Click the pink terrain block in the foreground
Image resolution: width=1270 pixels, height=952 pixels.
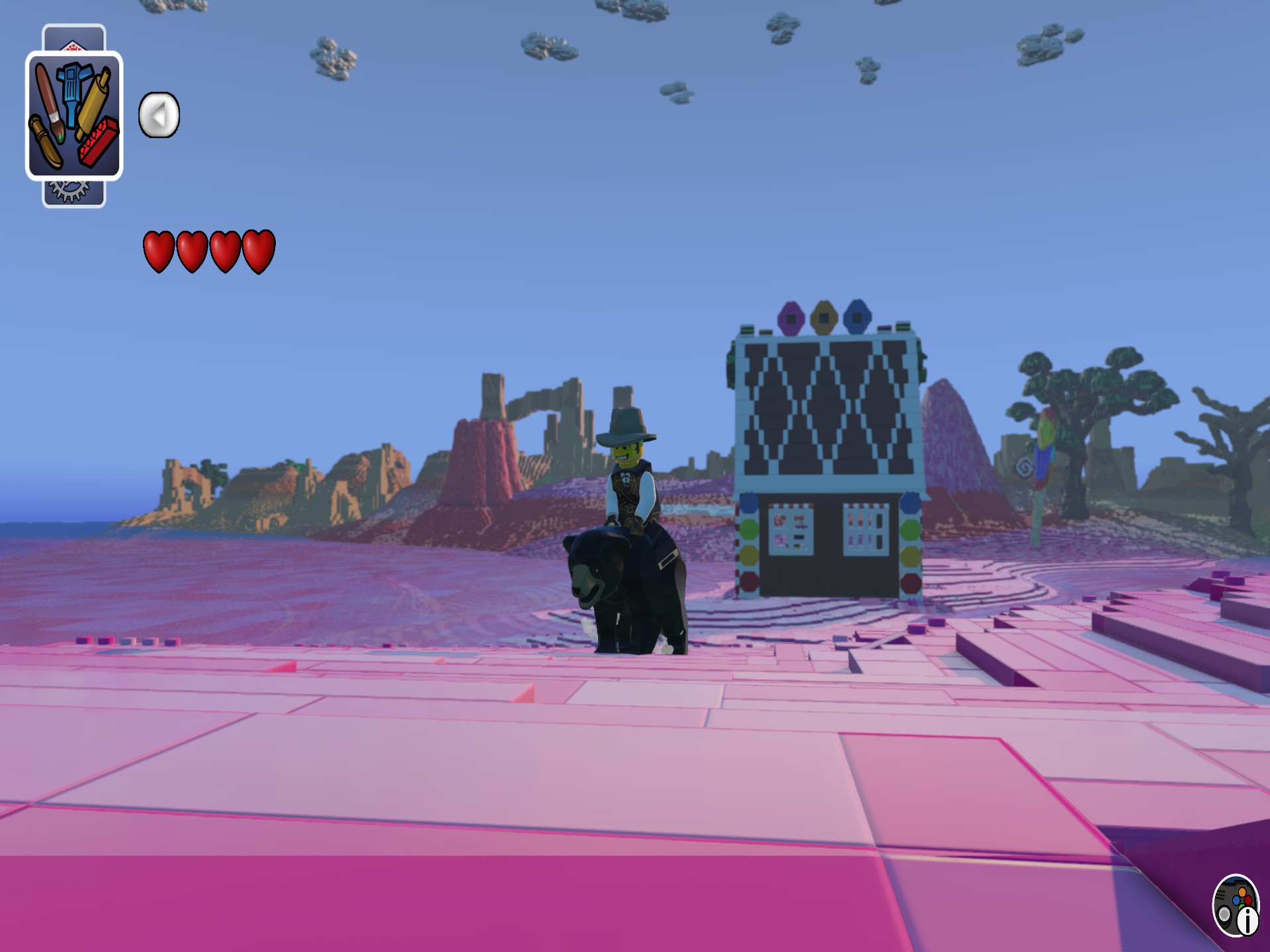tap(463, 760)
